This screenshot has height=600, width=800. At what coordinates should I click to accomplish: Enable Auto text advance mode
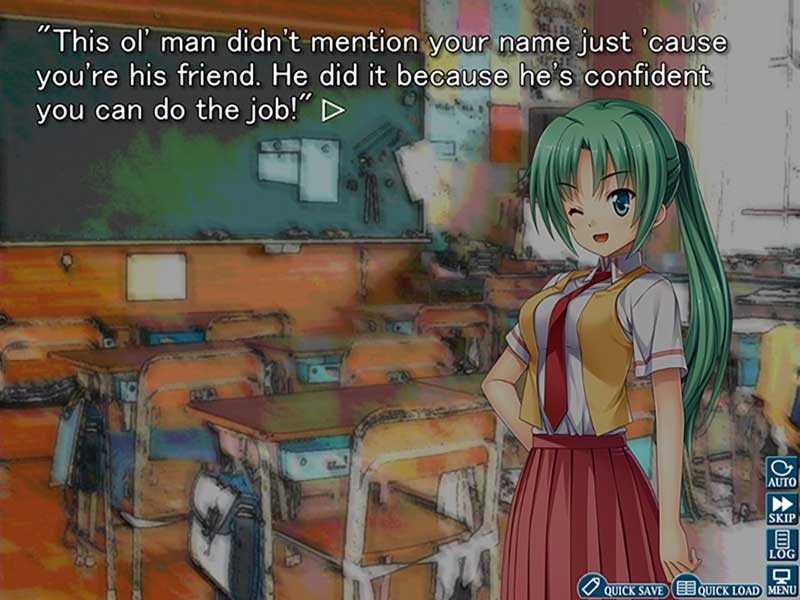coord(781,473)
